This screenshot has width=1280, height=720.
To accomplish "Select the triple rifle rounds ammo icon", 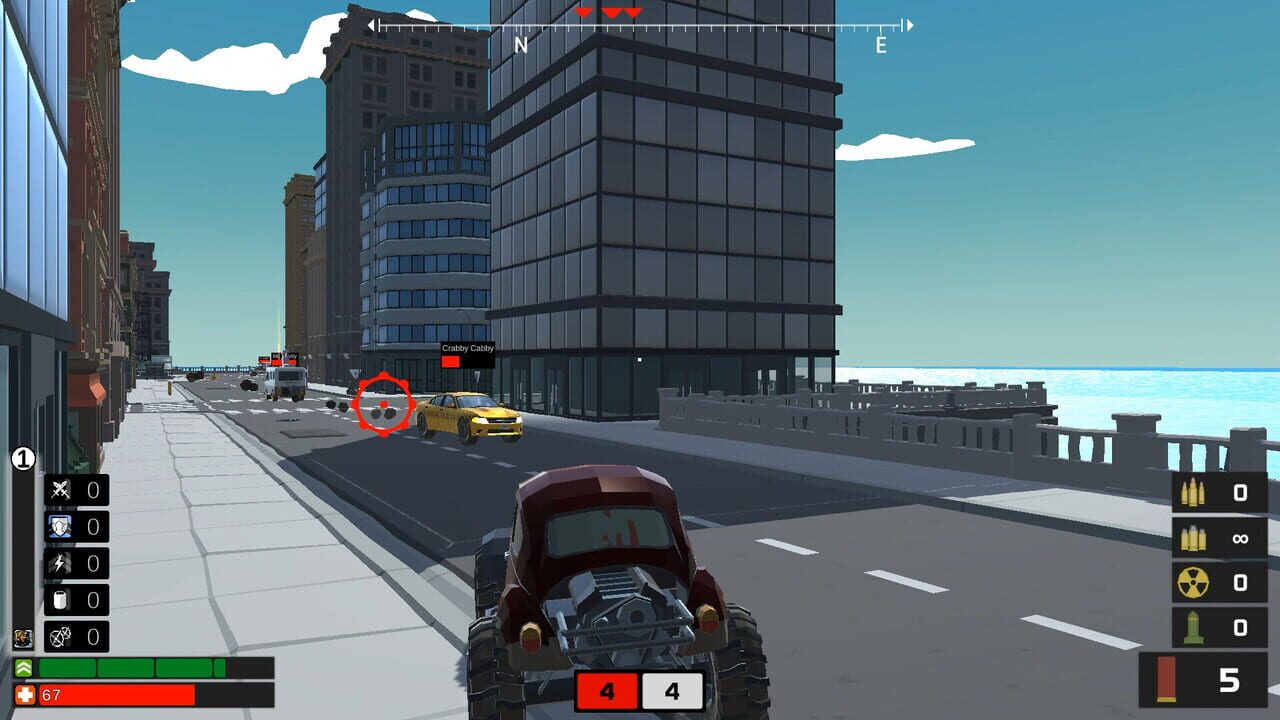I will coord(1194,491).
